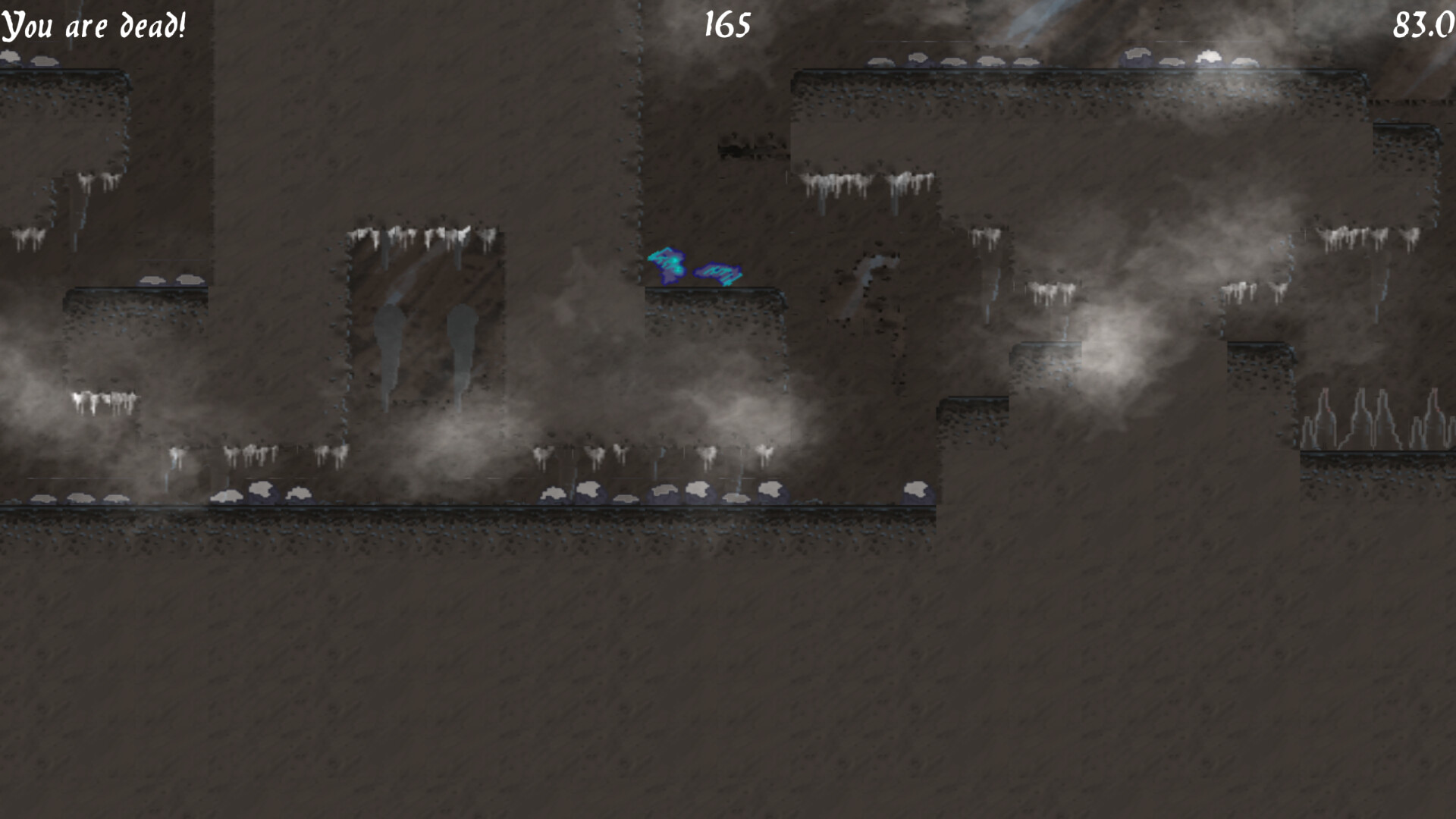1456x819 pixels.
Task: Select the creature's broken tail fragment
Action: click(717, 273)
